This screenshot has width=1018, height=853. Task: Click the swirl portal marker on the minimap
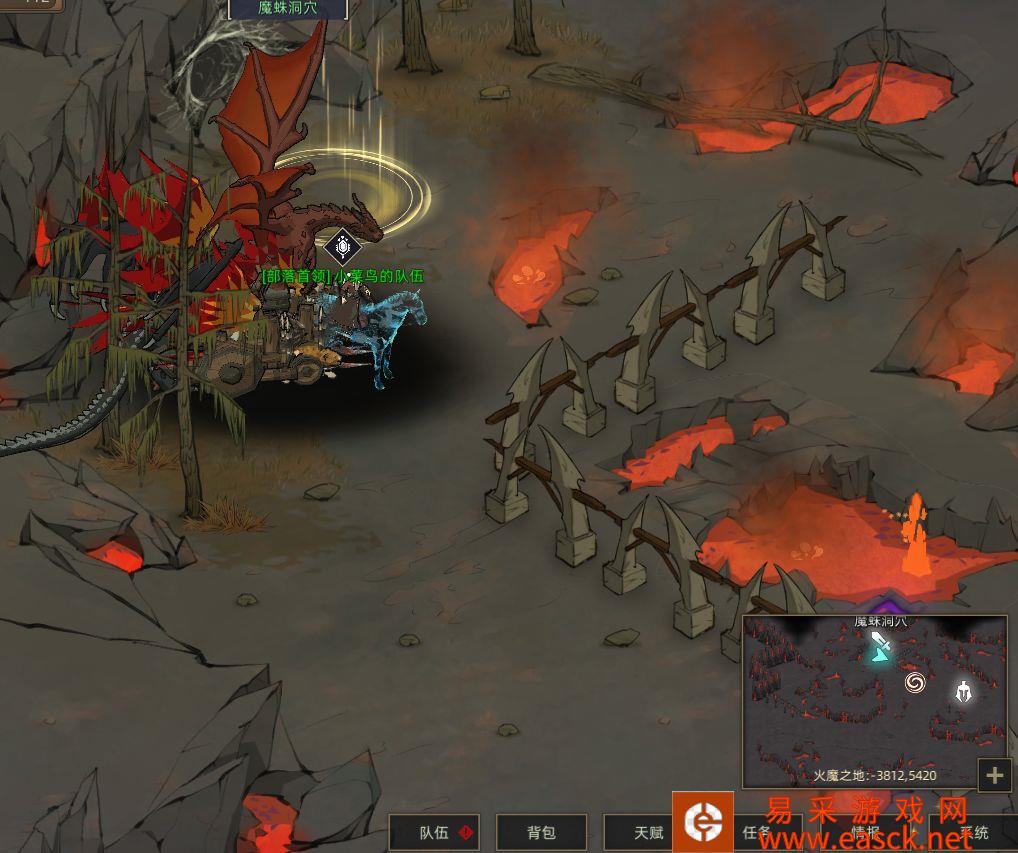click(x=914, y=682)
